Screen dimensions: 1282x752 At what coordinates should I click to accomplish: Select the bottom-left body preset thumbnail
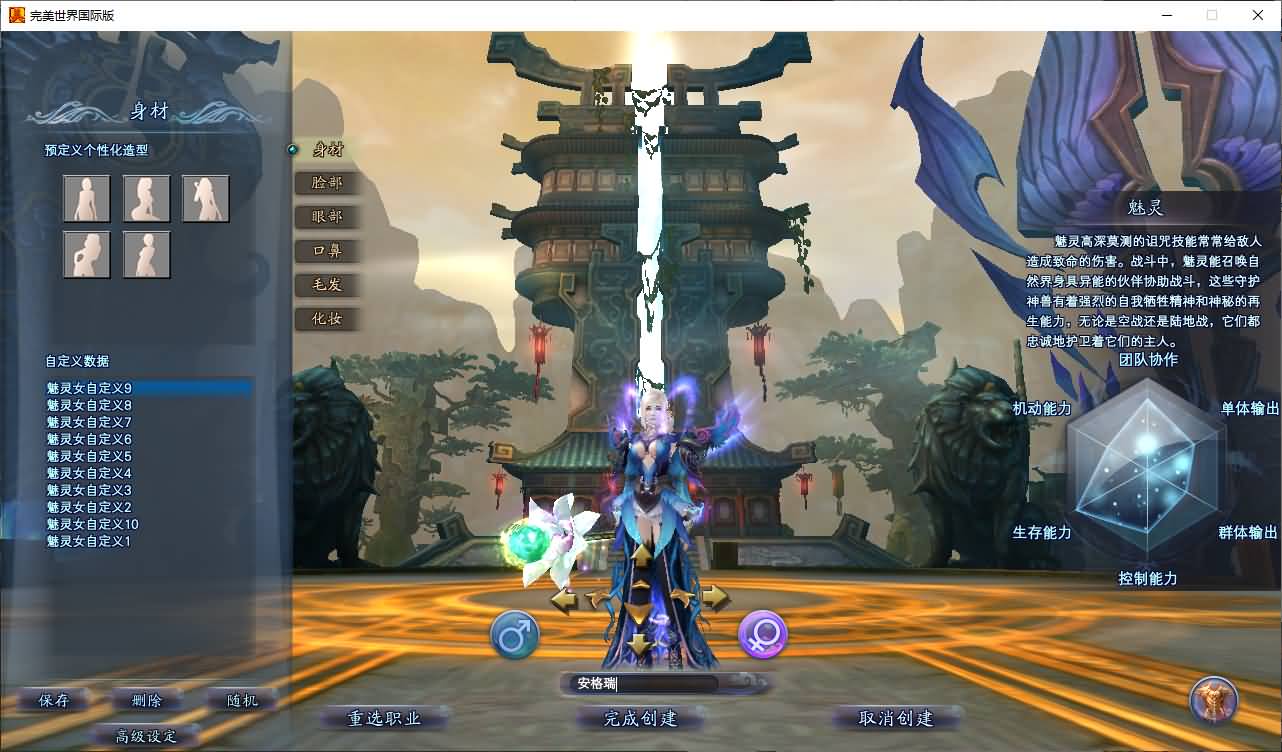click(87, 254)
